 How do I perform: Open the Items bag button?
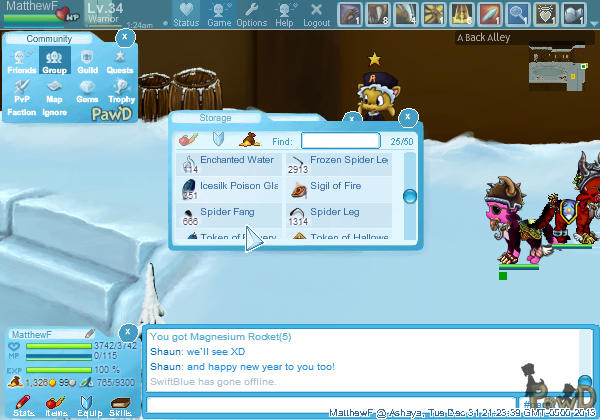pos(56,406)
